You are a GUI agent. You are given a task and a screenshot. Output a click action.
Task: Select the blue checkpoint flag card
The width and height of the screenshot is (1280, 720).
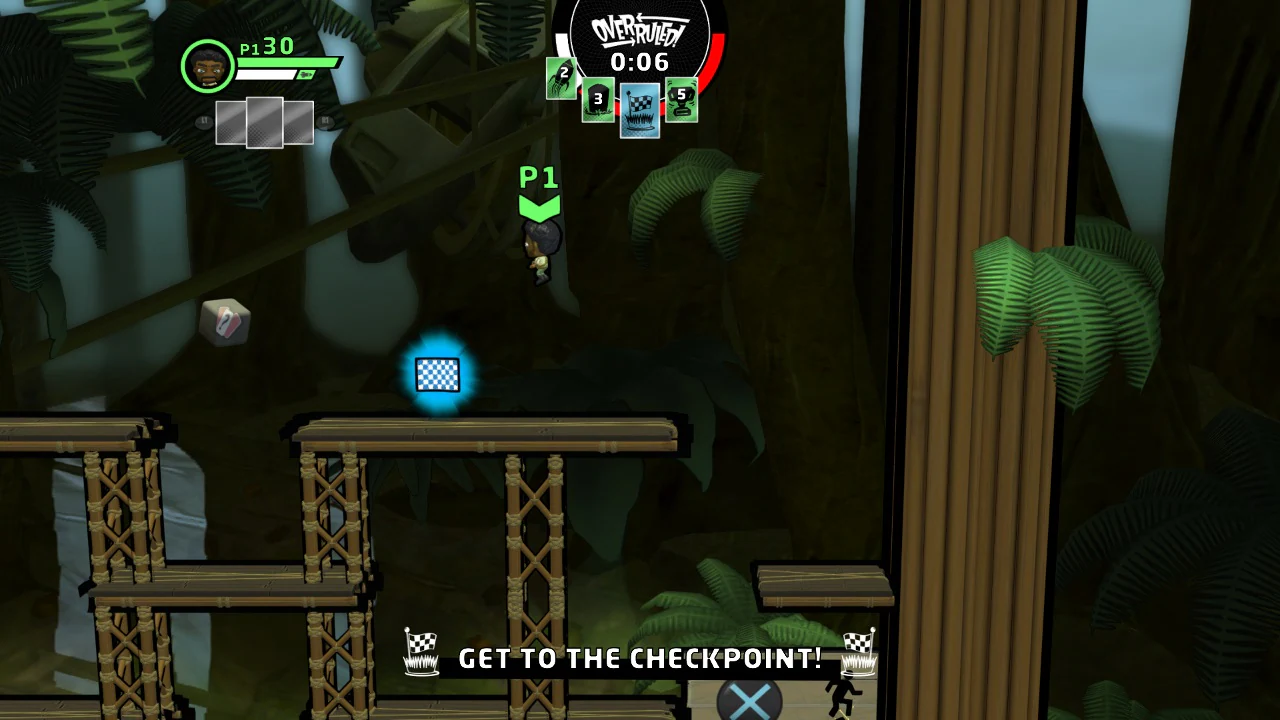(x=639, y=110)
